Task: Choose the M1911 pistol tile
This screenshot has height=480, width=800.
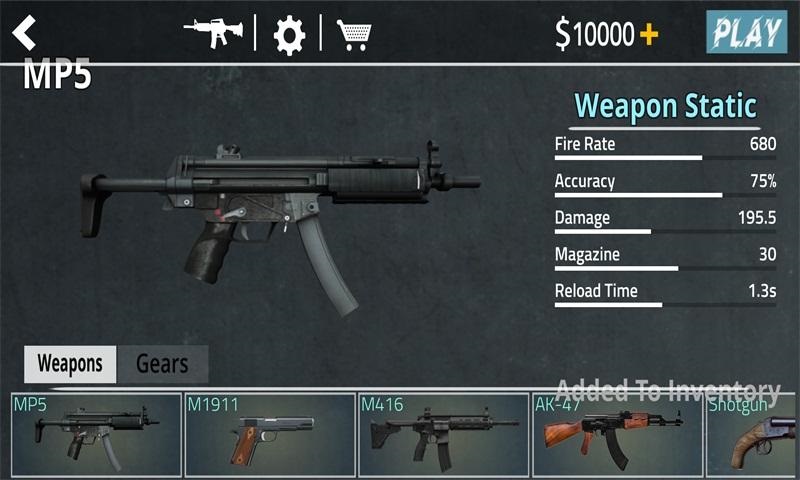Action: pos(270,435)
